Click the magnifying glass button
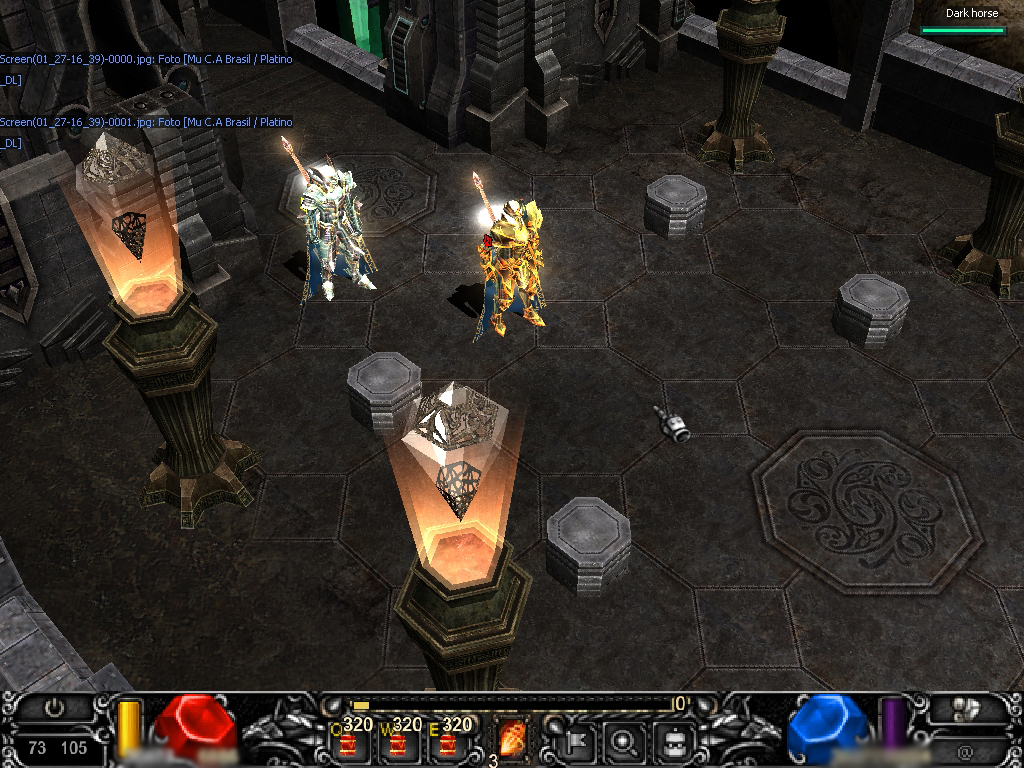Viewport: 1024px width, 768px height. (625, 742)
